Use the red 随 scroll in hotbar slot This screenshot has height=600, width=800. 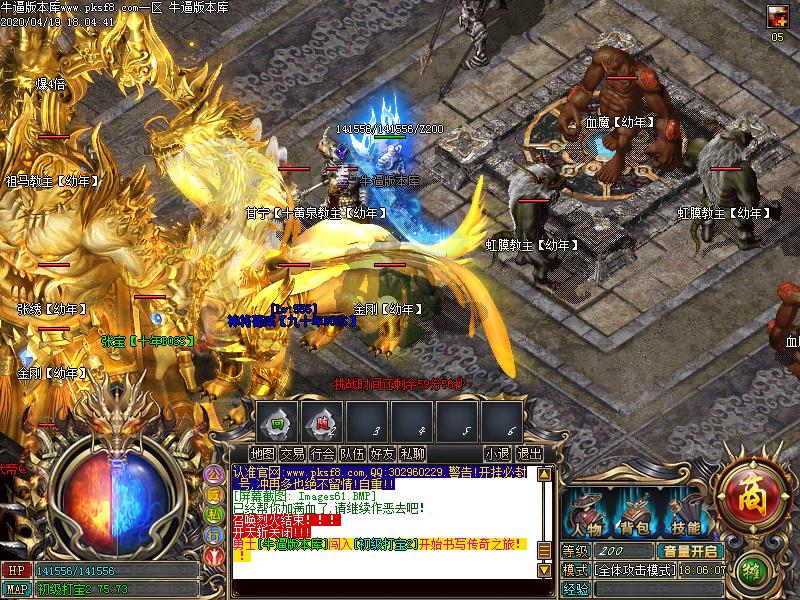[323, 424]
